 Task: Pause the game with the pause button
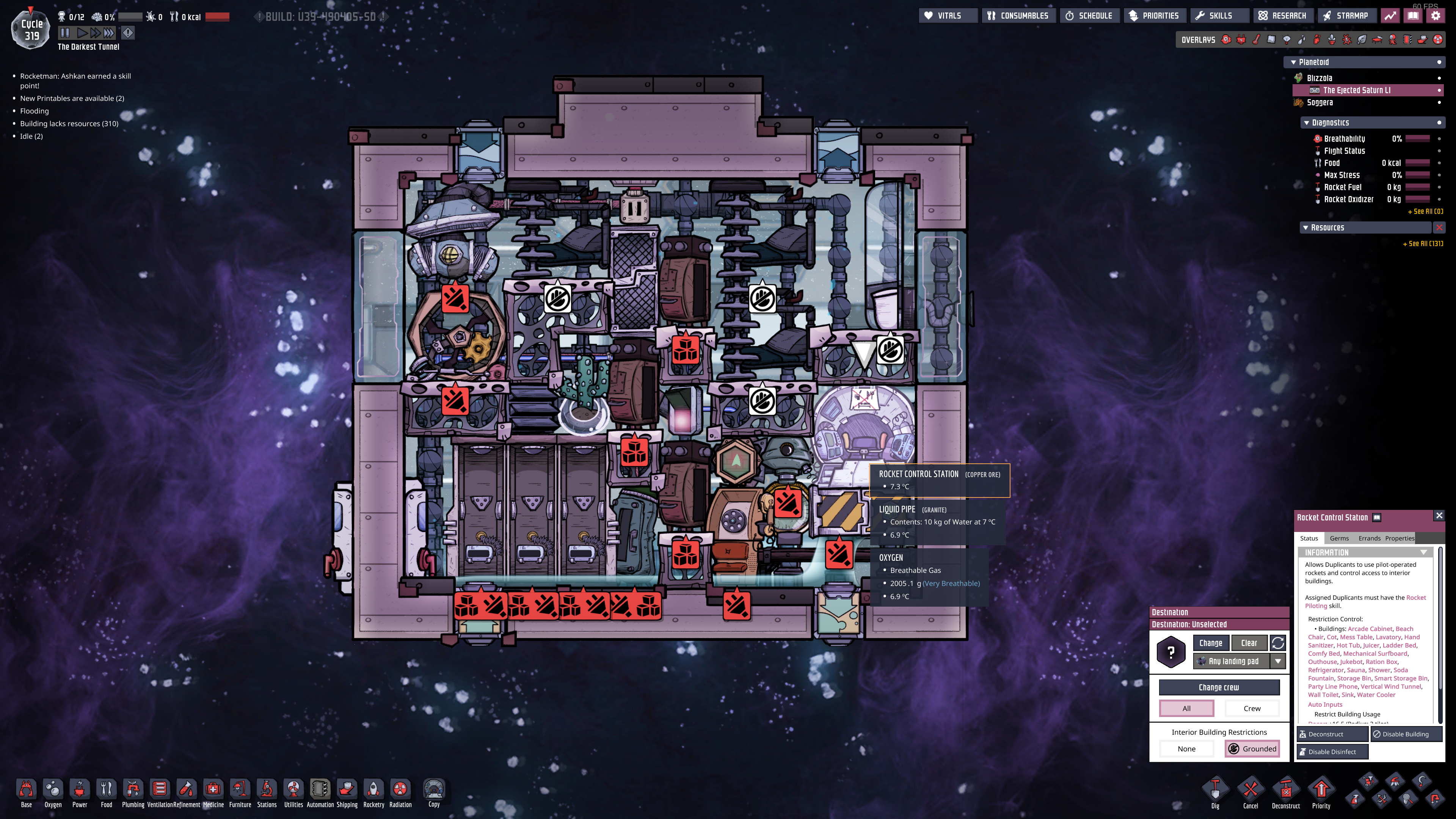coord(65,33)
